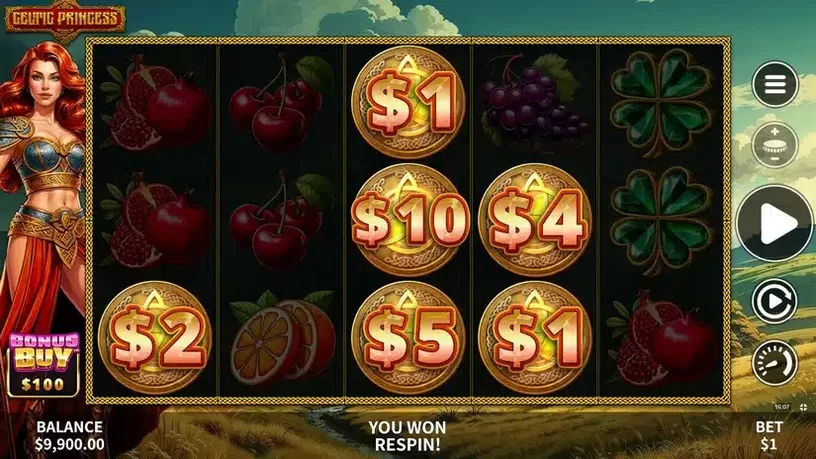
Task: Click the fullscreen arrows icon
Action: pyautogui.click(x=803, y=407)
